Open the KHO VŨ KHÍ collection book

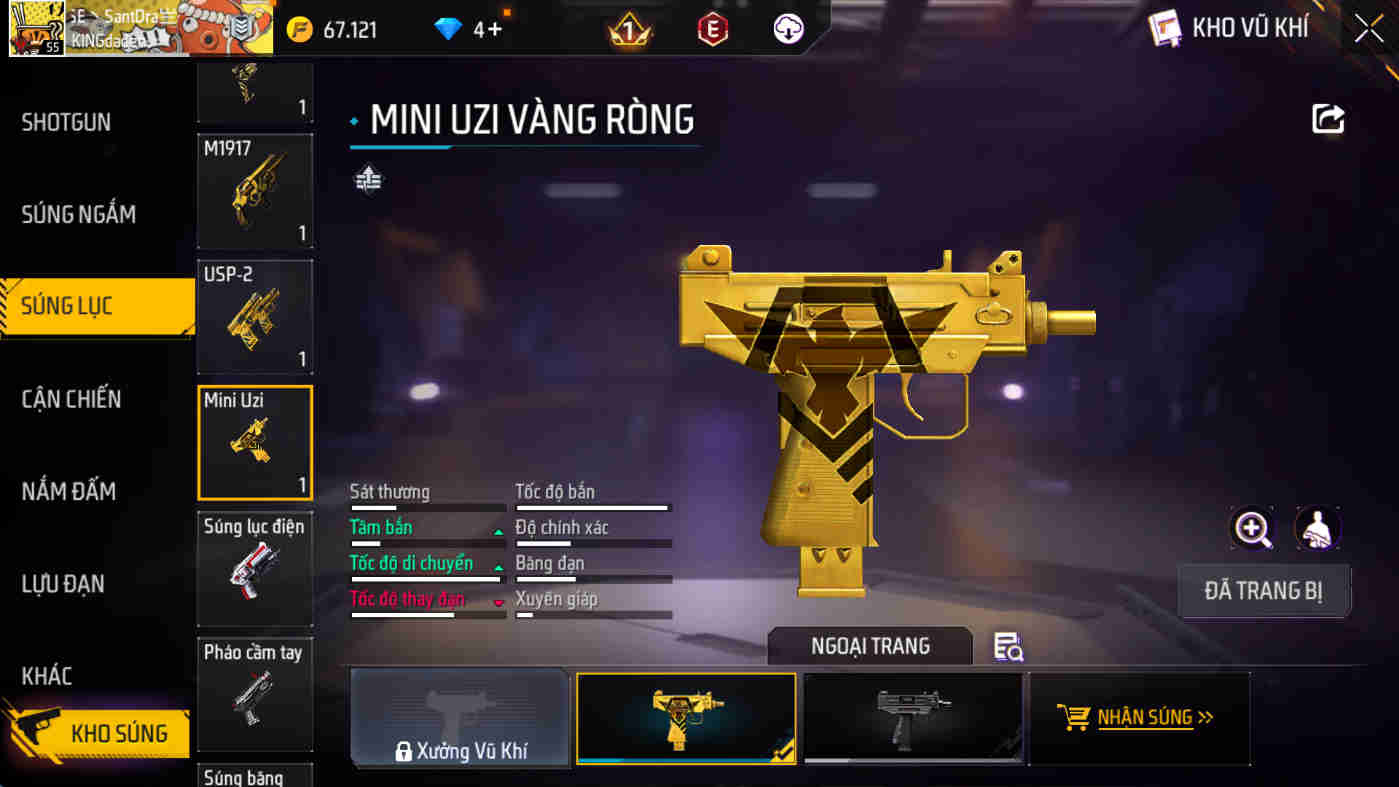(1230, 29)
